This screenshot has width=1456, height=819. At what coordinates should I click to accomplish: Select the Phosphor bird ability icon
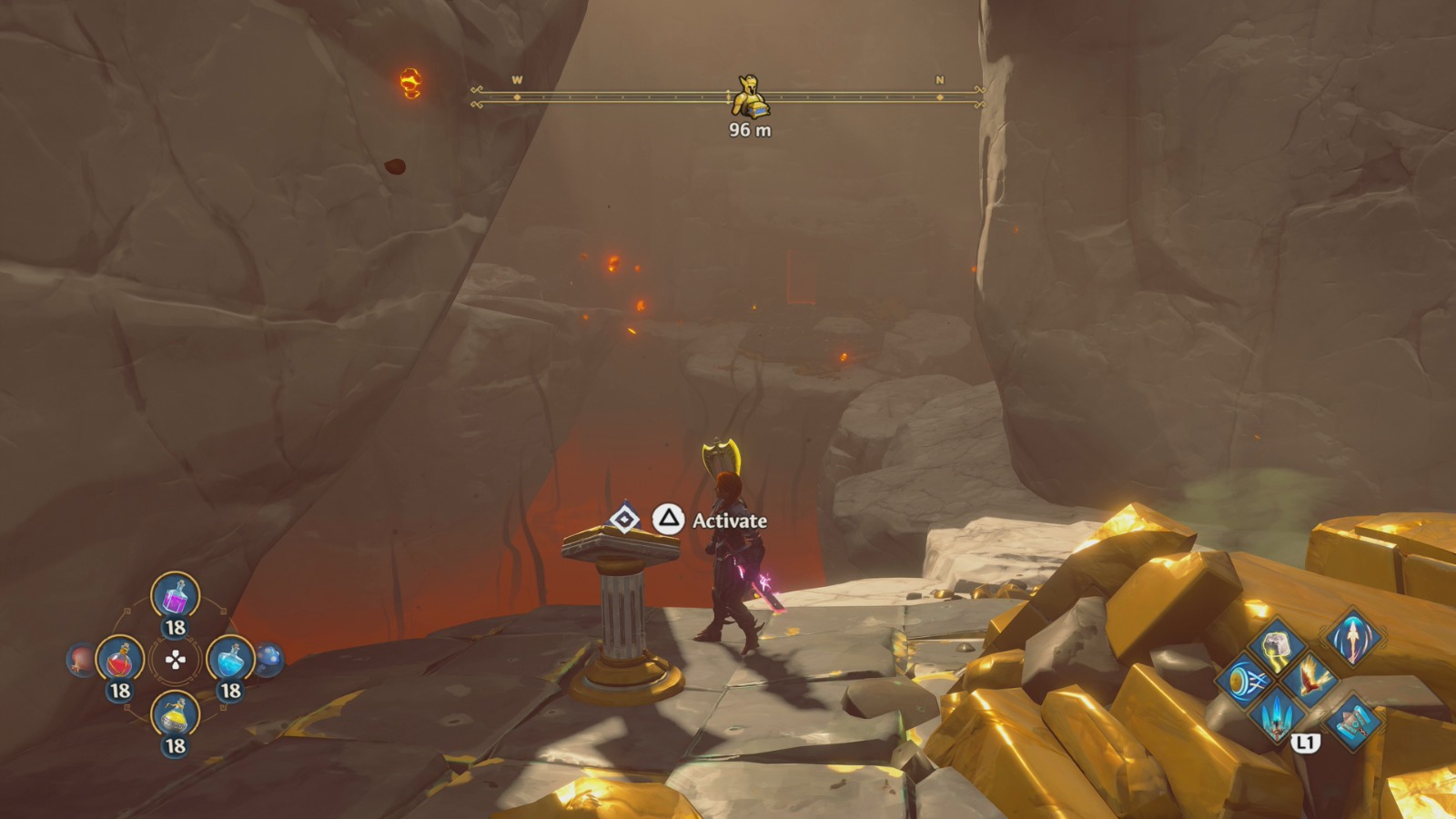(x=1309, y=681)
